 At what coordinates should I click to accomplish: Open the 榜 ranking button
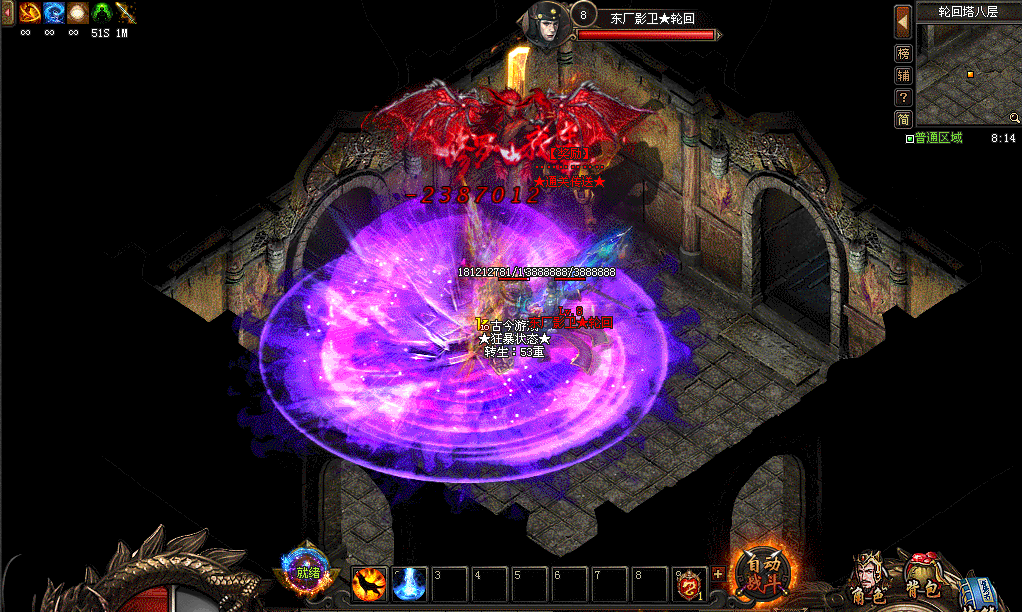pyautogui.click(x=903, y=53)
